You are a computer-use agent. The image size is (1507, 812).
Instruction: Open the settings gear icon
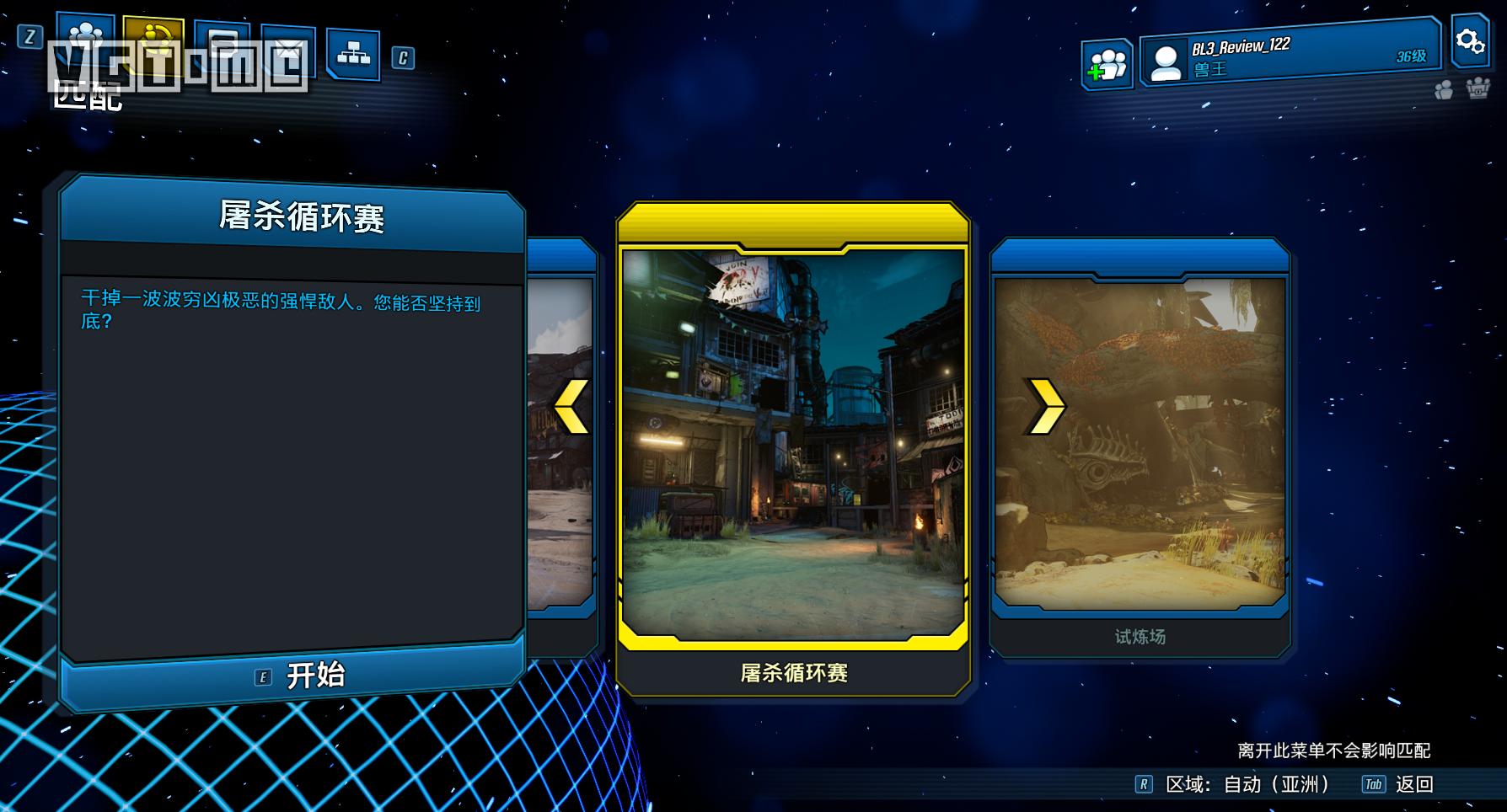tap(1471, 40)
